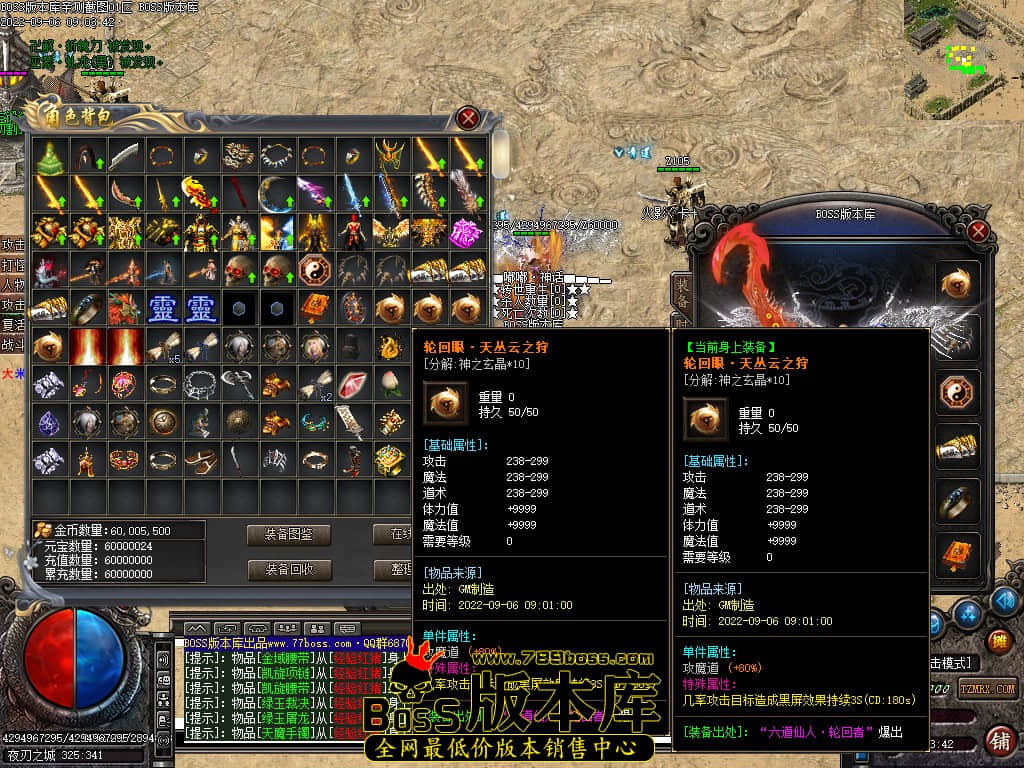Select the orange spellbook in the backpack
Image resolution: width=1024 pixels, height=768 pixels.
pos(312,307)
